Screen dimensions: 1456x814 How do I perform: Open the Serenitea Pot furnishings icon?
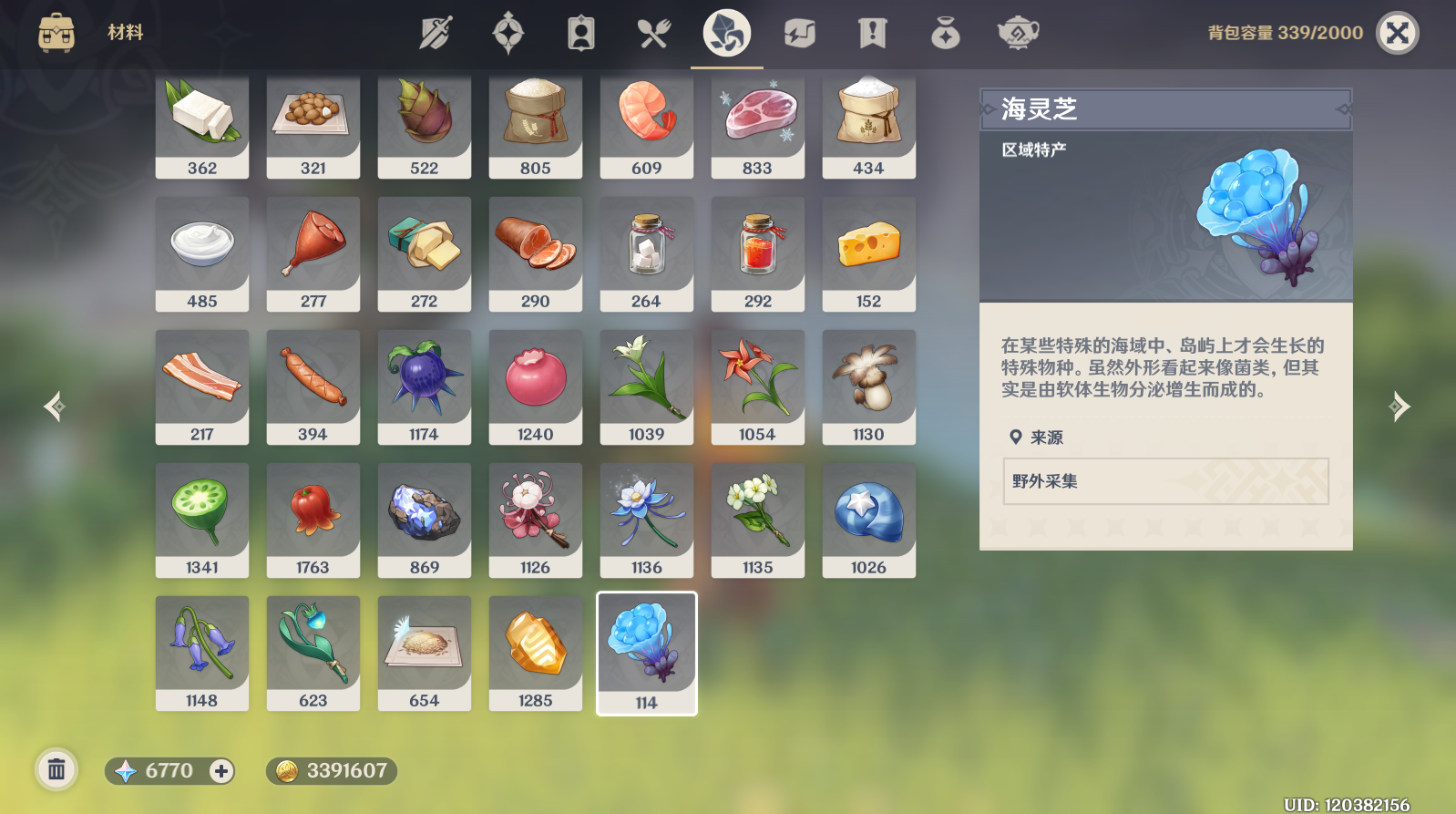pos(1018,33)
